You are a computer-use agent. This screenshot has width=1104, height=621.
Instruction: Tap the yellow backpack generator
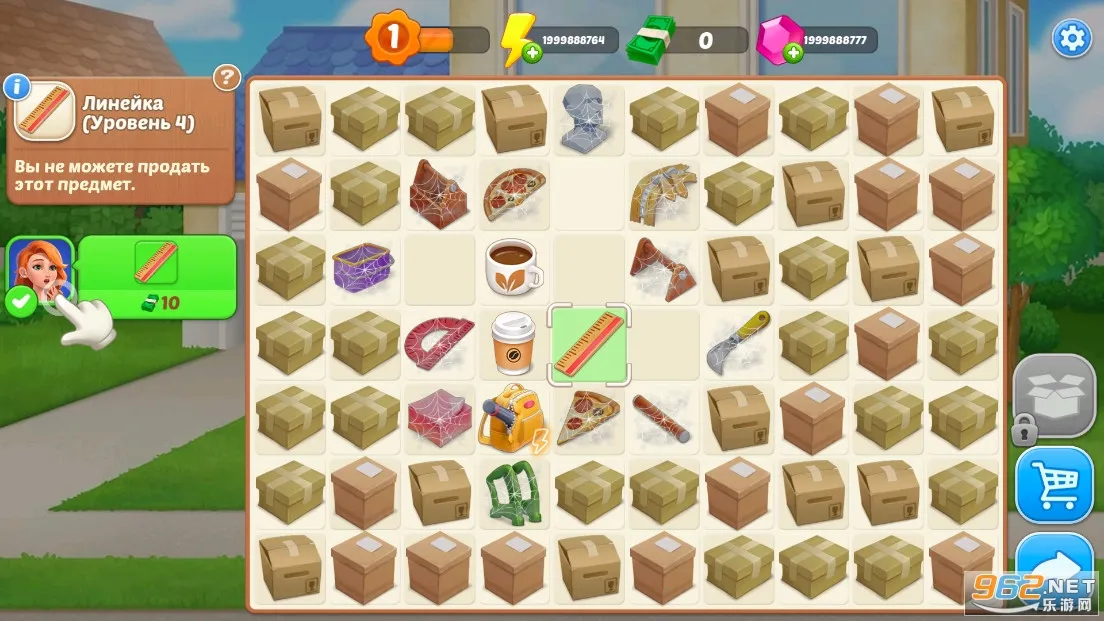[x=509, y=418]
